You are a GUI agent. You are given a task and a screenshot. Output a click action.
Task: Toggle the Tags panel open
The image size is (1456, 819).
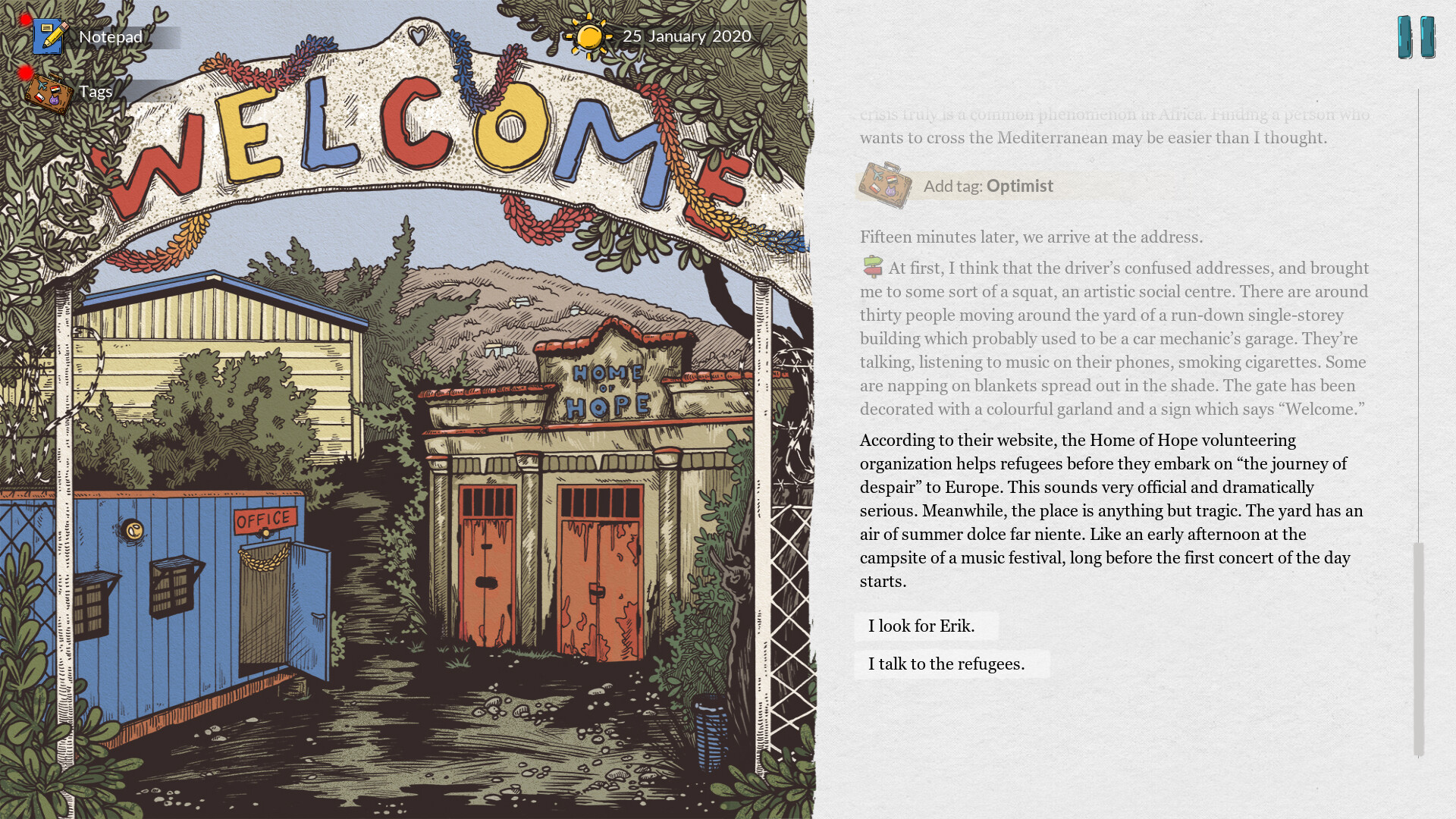94,91
